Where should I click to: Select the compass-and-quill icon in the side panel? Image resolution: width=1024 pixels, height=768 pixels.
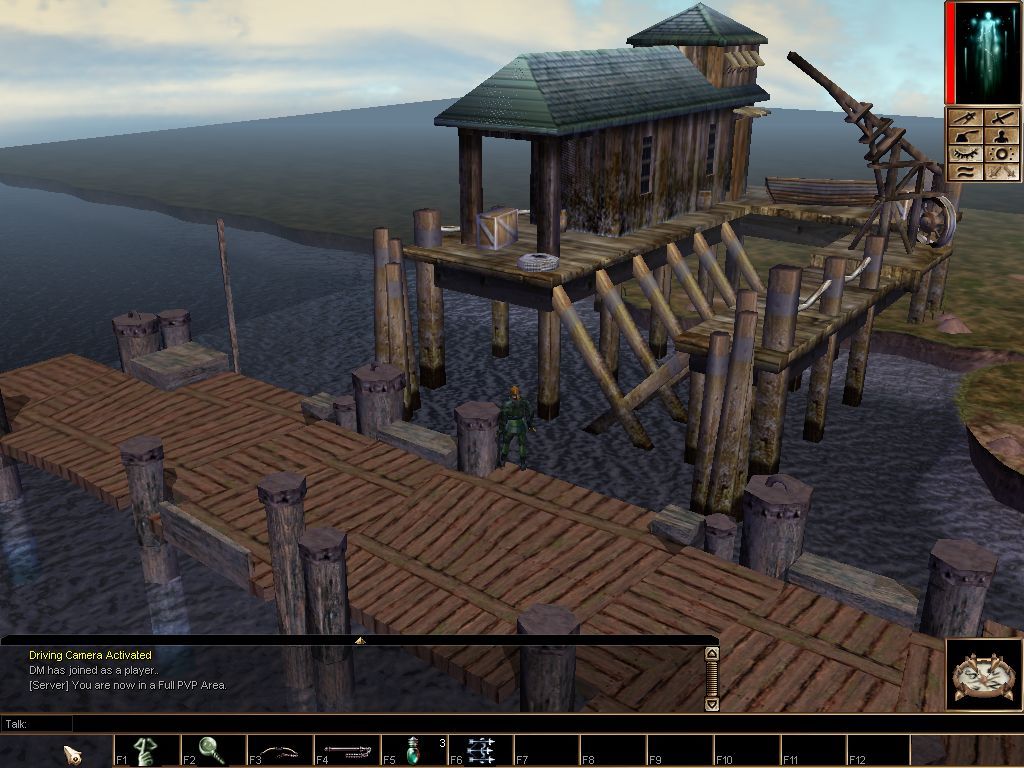[x=966, y=118]
